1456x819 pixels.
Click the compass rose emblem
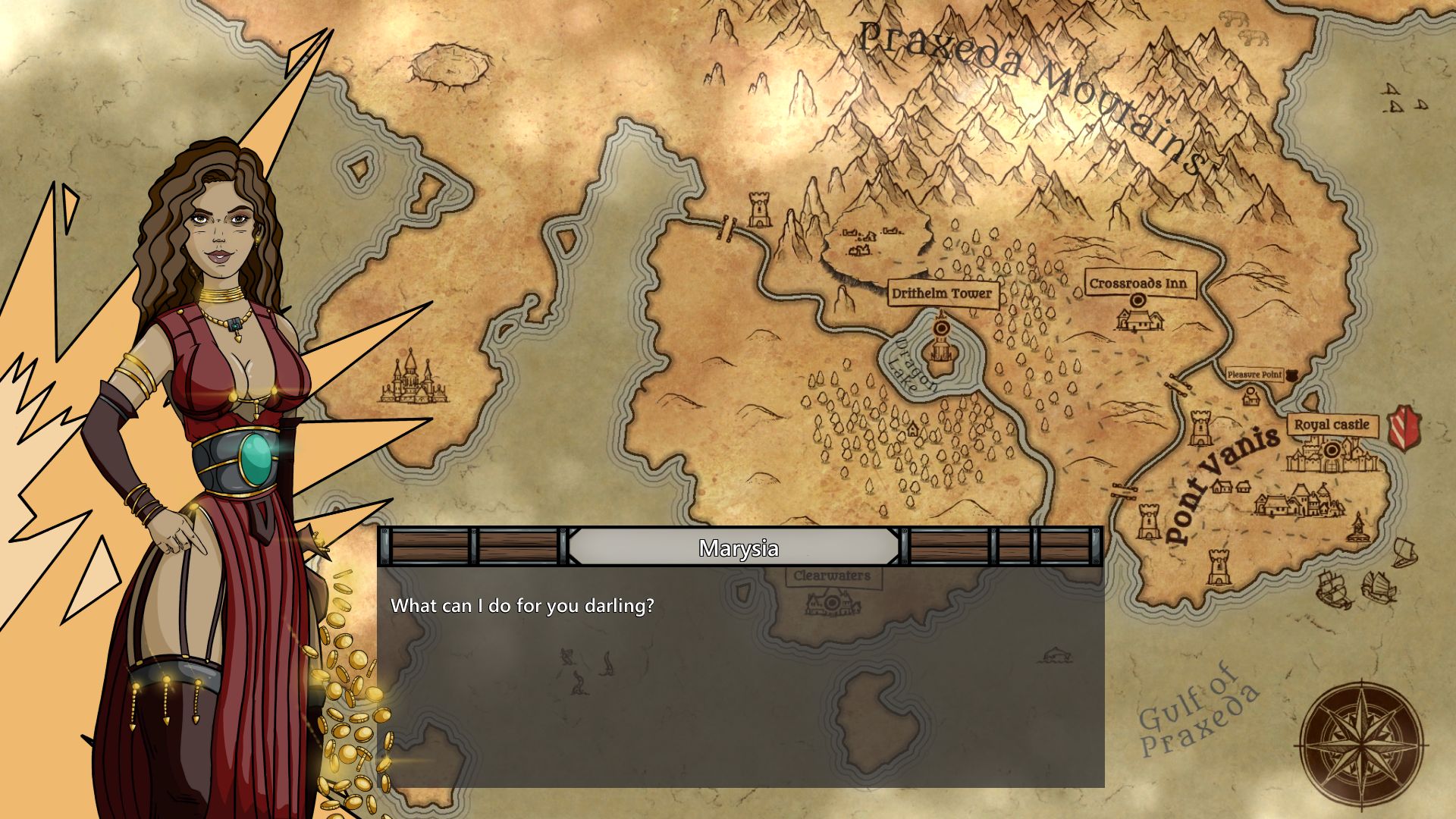click(1361, 741)
